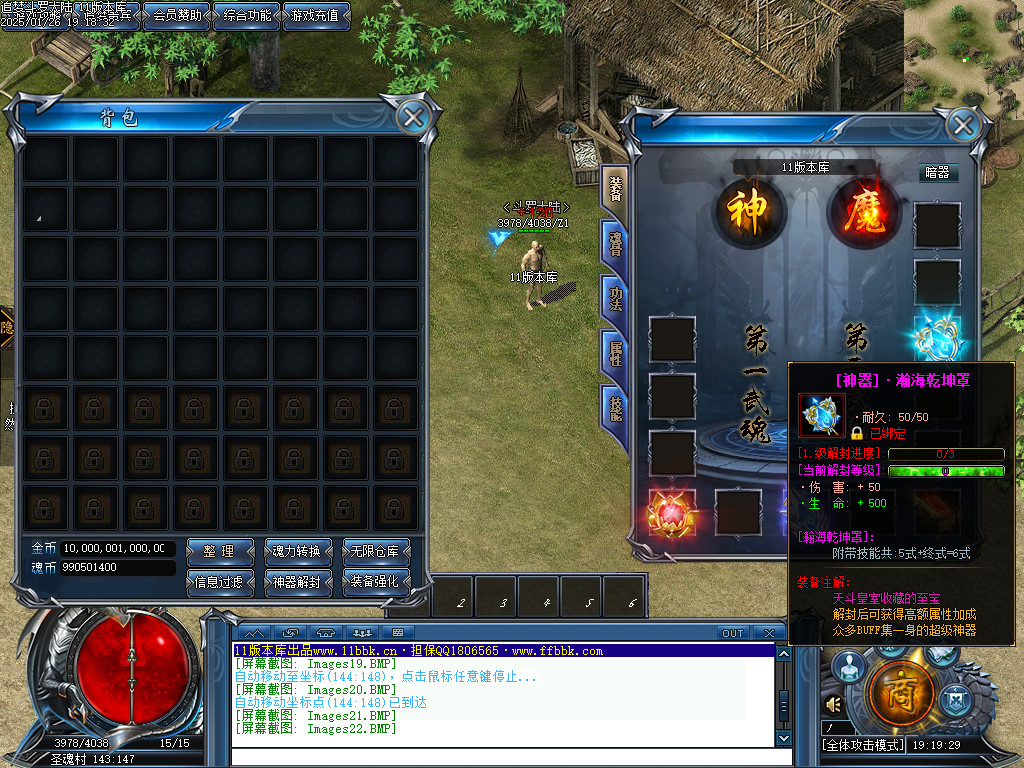The height and width of the screenshot is (768, 1024).
Task: Close the 背包 backpack window
Action: (411, 118)
